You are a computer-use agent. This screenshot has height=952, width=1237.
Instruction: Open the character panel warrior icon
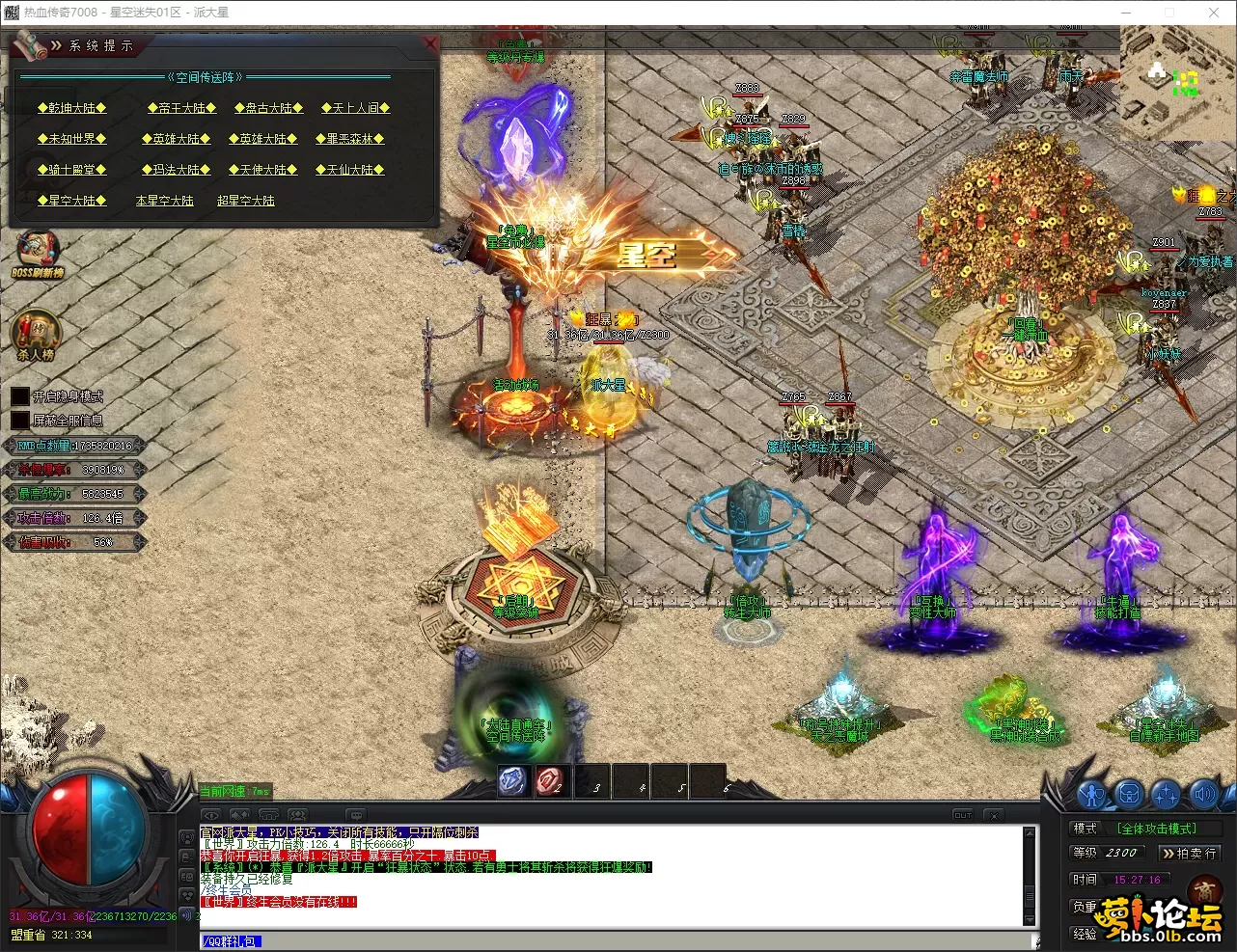pyautogui.click(x=1092, y=795)
